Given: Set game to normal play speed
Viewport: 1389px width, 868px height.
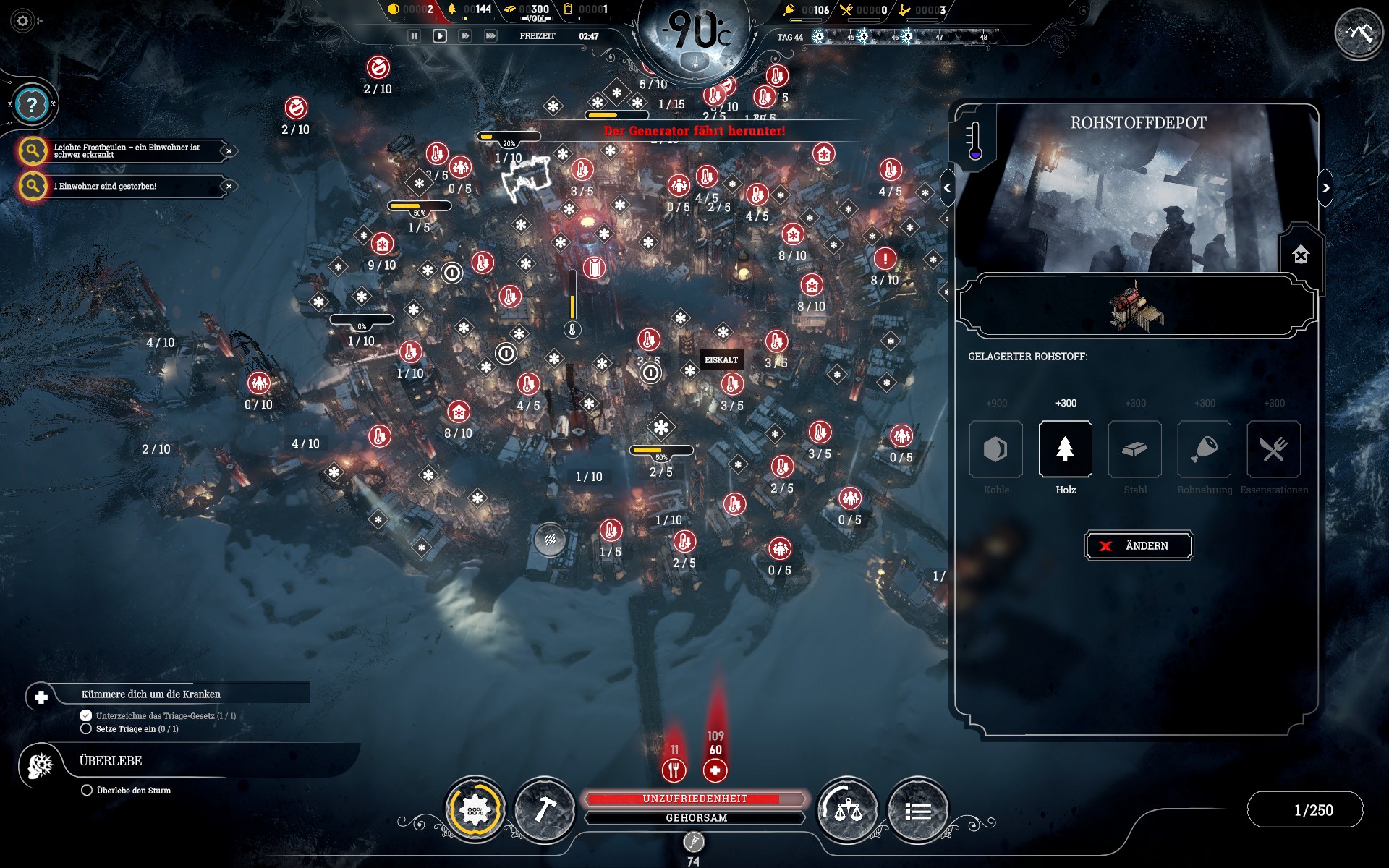Looking at the screenshot, I should pyautogui.click(x=440, y=35).
